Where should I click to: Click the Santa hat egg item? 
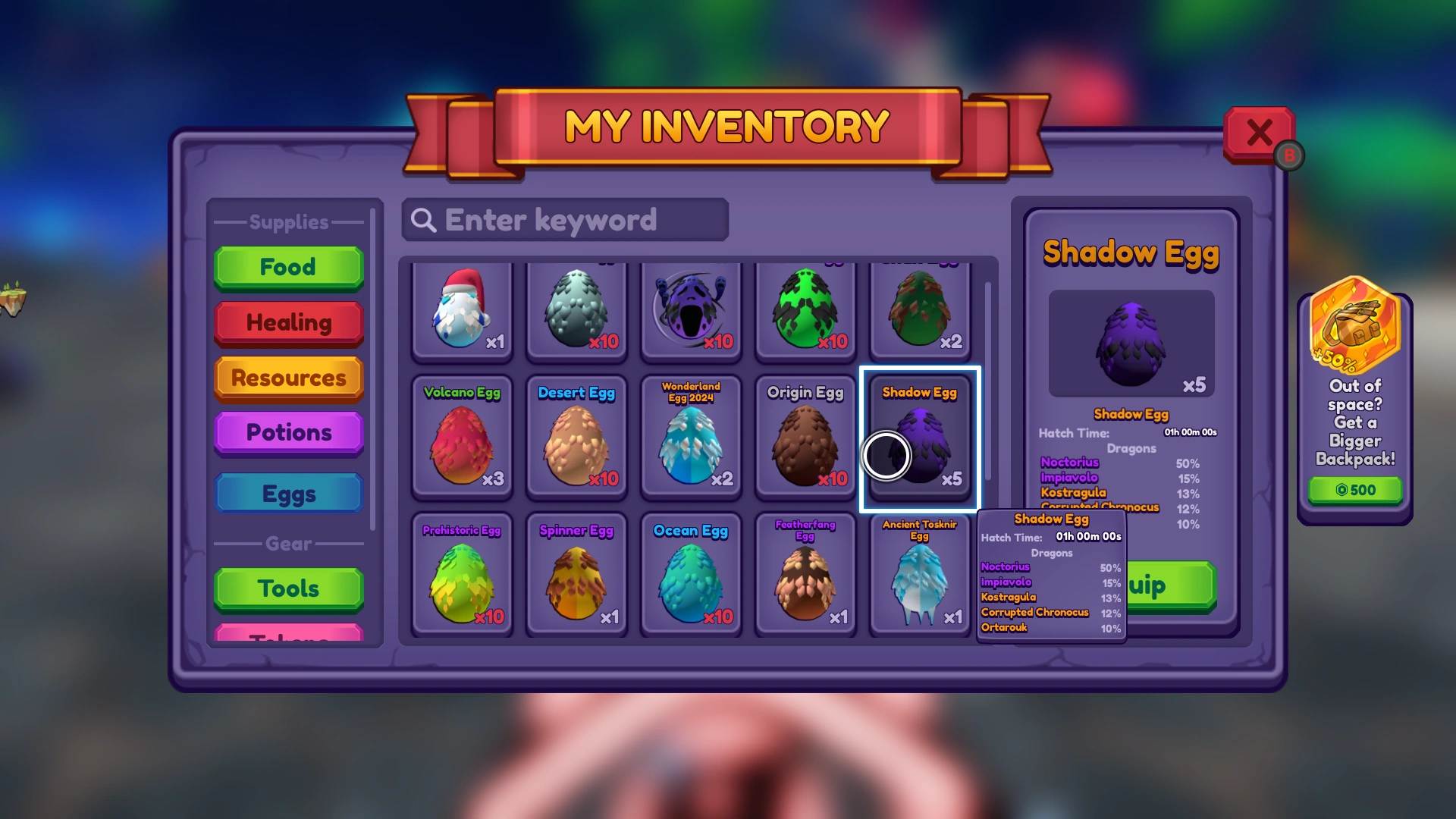pyautogui.click(x=463, y=311)
